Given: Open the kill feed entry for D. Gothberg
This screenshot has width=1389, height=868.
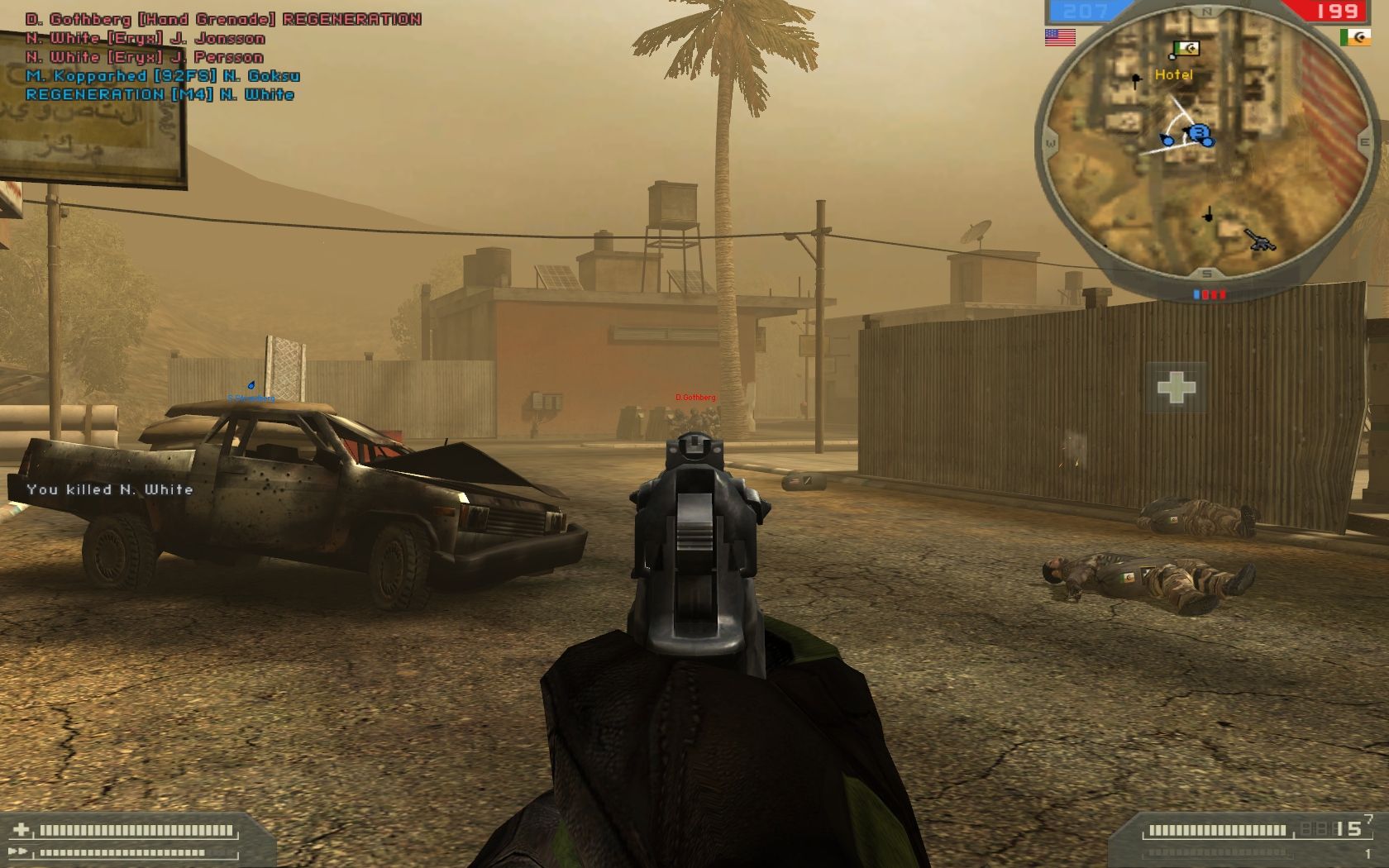Looking at the screenshot, I should click(219, 17).
